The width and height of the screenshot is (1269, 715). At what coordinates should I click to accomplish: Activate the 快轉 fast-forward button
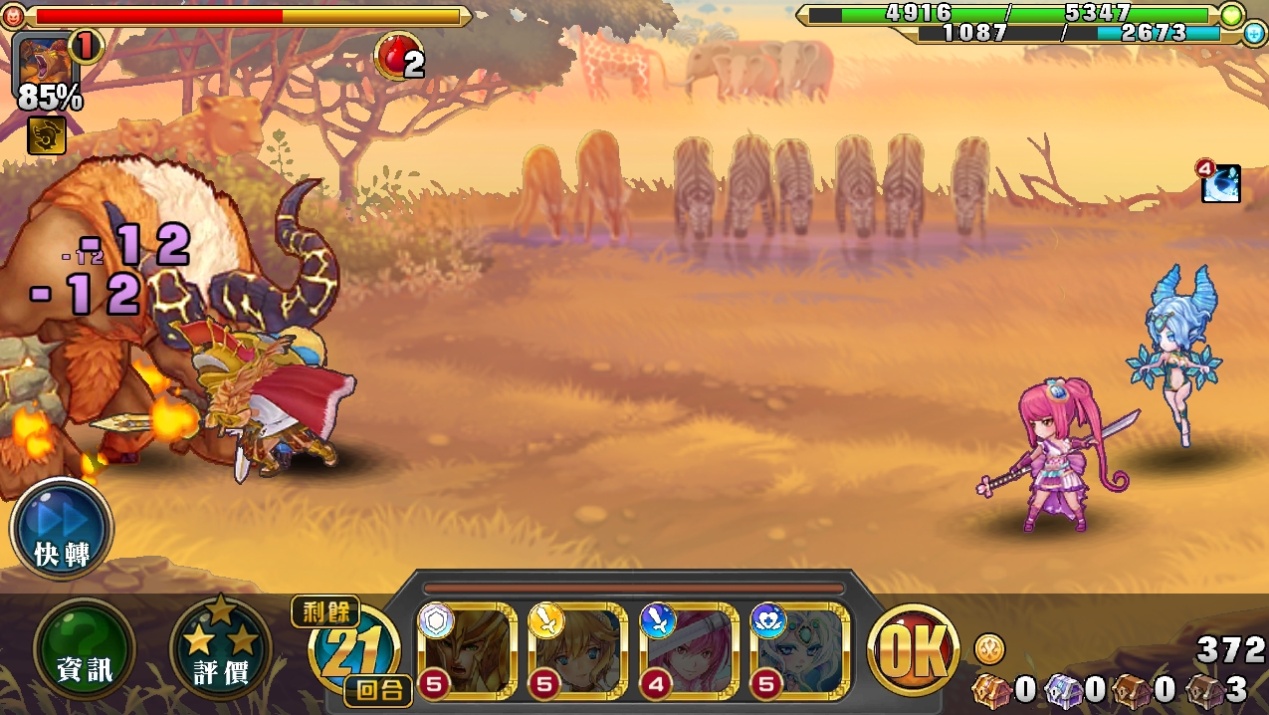click(62, 529)
